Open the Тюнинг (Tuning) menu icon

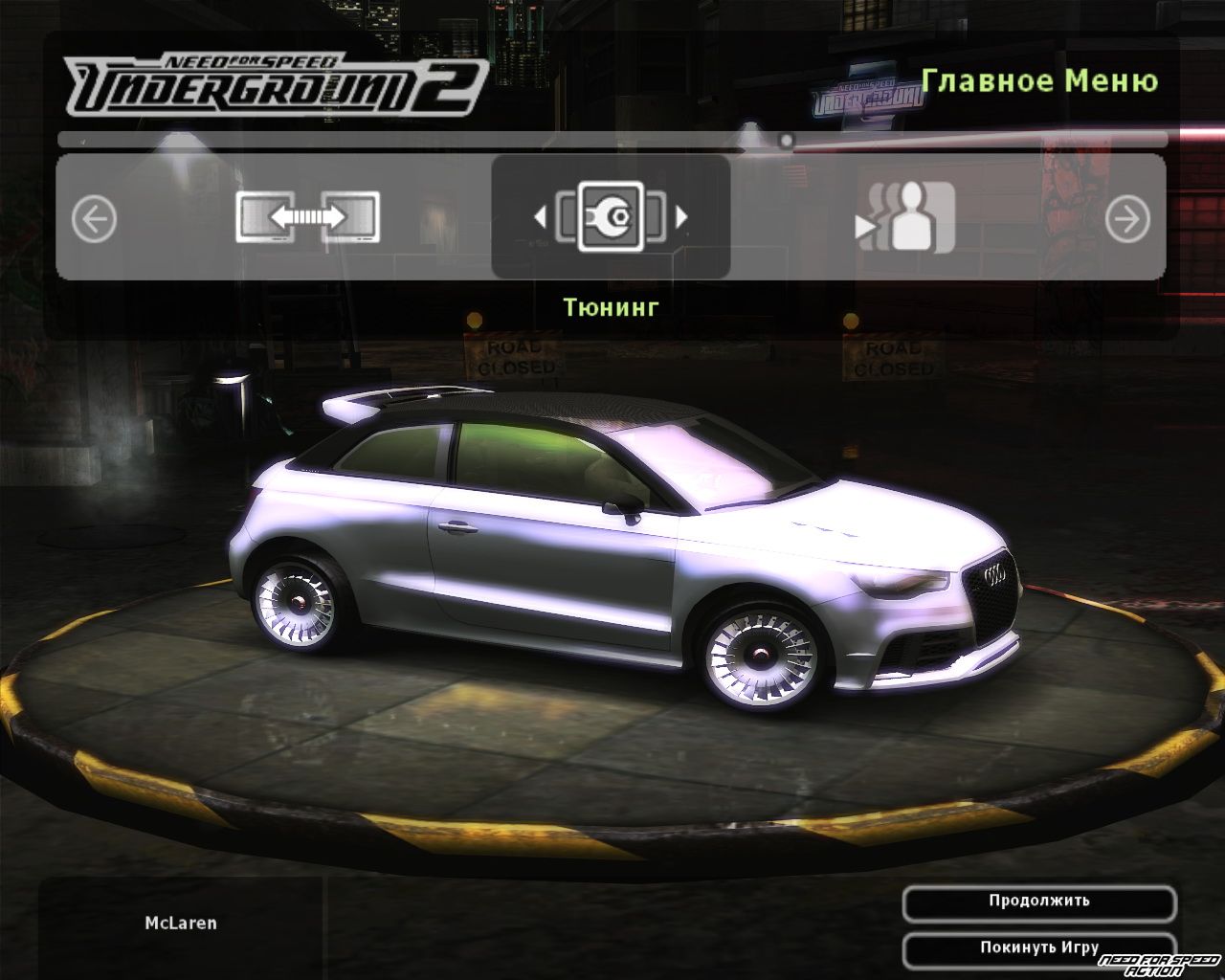pyautogui.click(x=611, y=217)
